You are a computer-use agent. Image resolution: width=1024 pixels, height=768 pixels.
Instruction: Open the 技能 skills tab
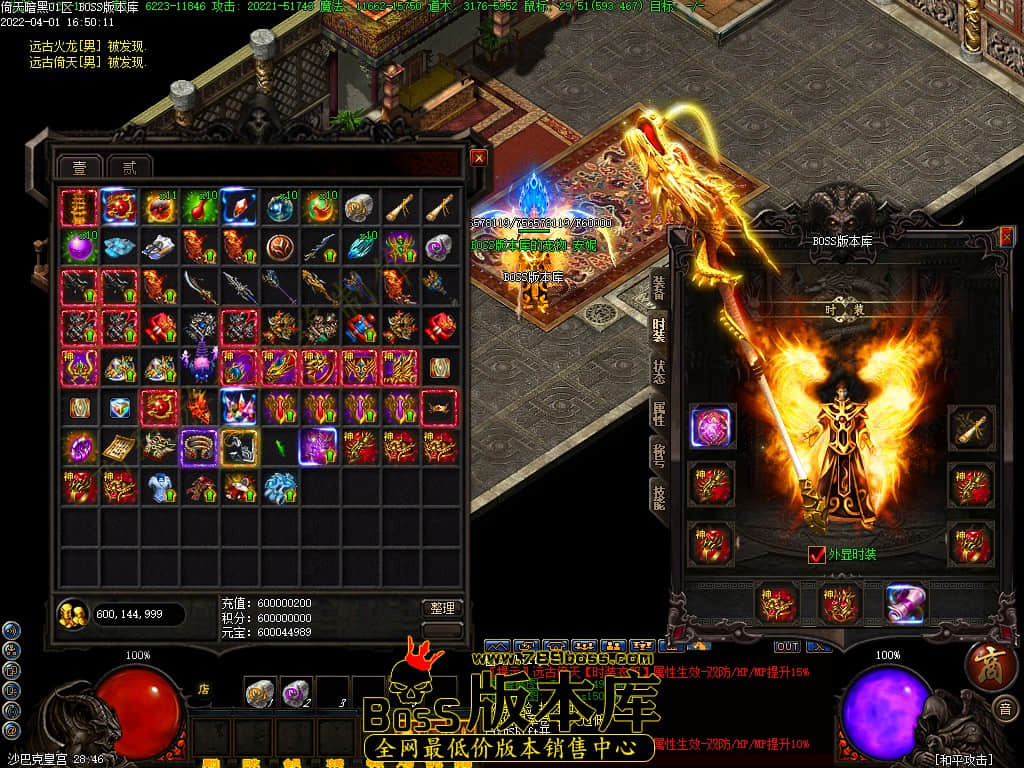pos(659,495)
